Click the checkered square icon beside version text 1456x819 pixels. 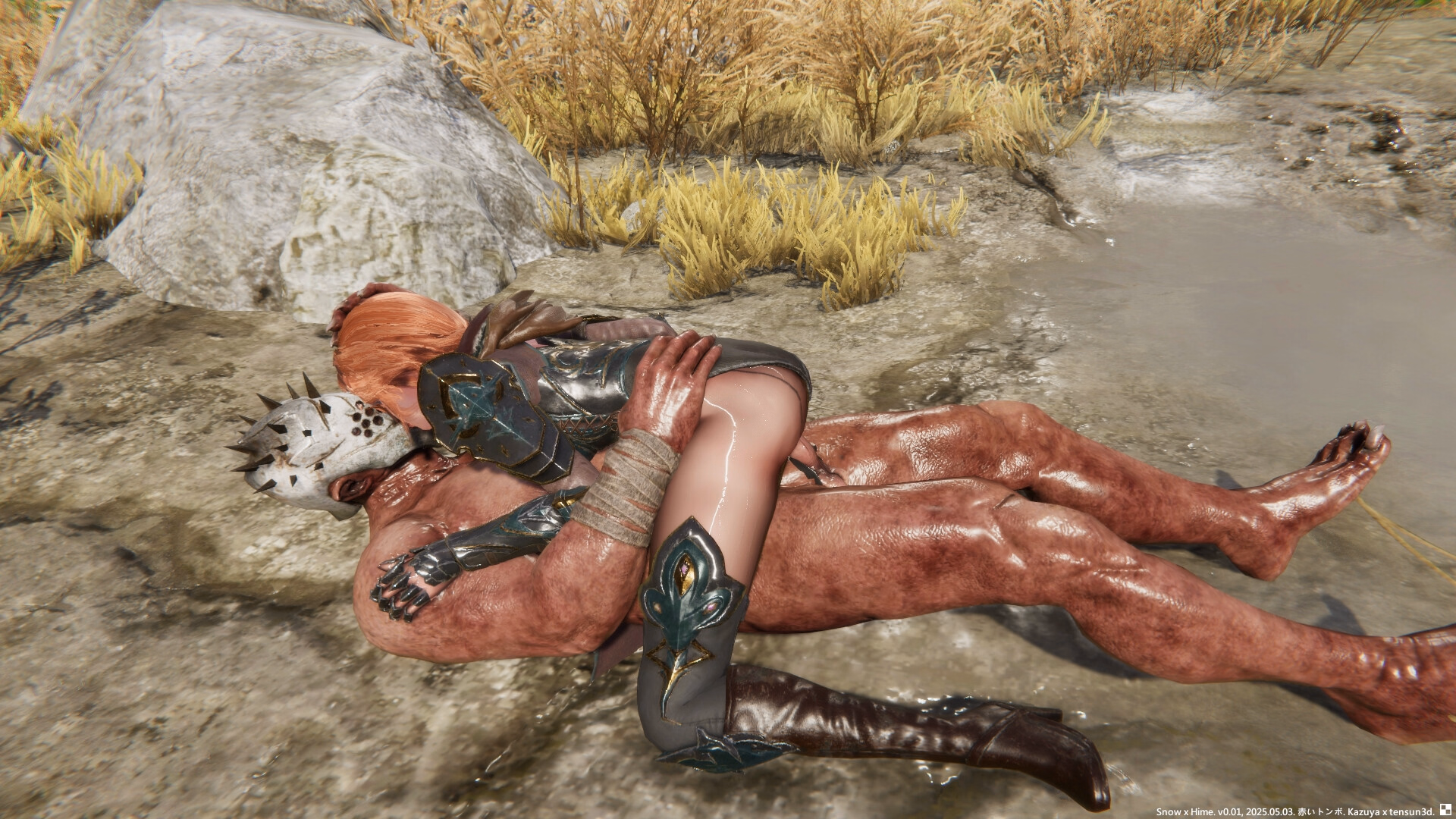pyautogui.click(x=1445, y=811)
